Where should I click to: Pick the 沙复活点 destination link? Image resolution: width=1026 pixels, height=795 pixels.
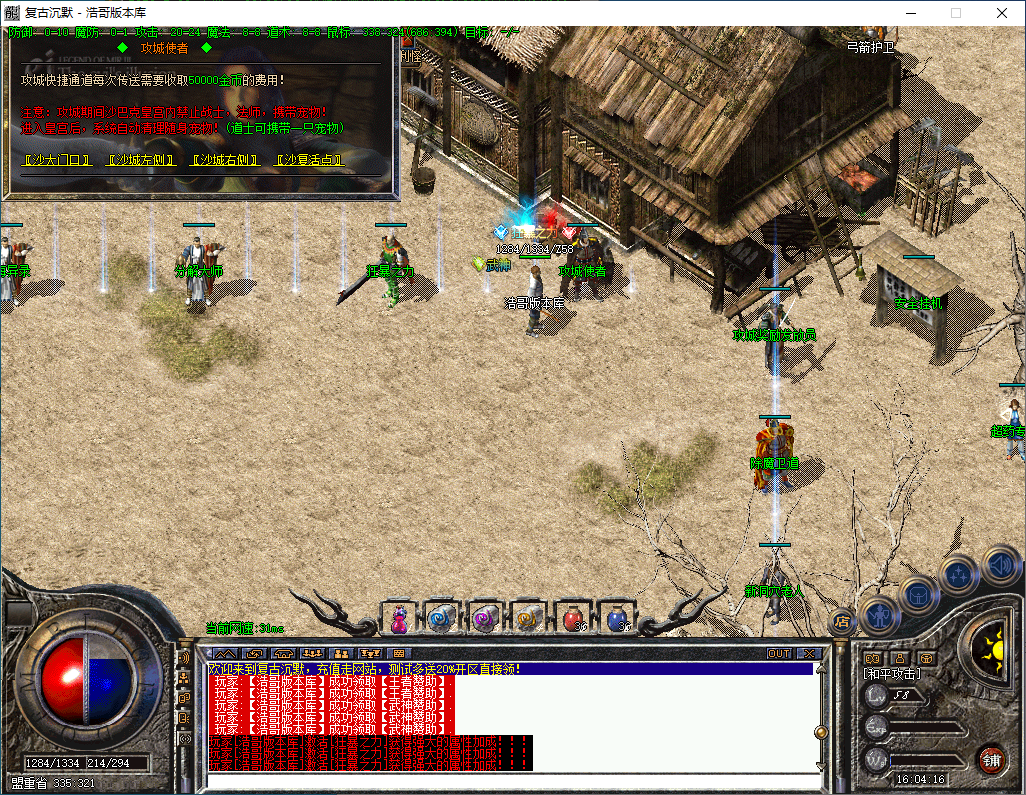coord(309,160)
